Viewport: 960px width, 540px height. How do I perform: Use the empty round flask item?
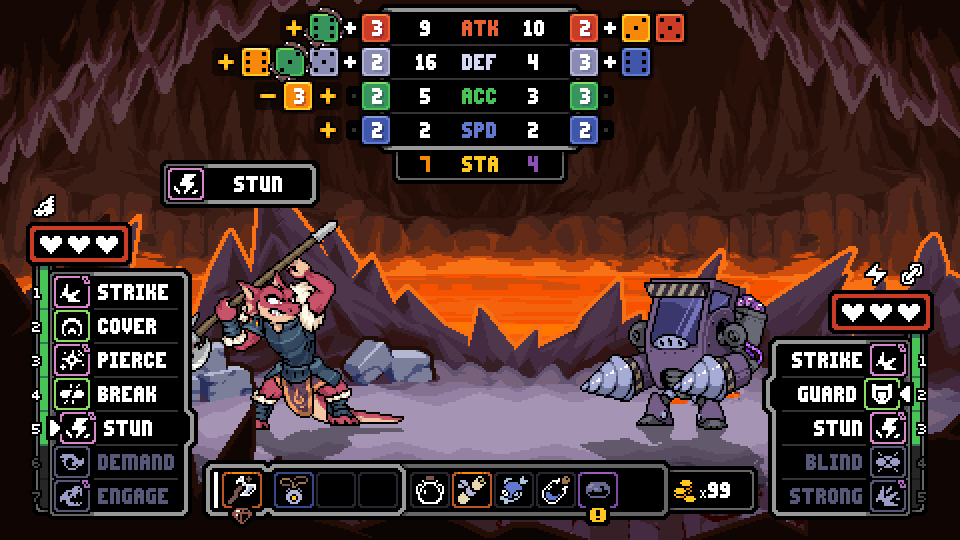tap(431, 490)
